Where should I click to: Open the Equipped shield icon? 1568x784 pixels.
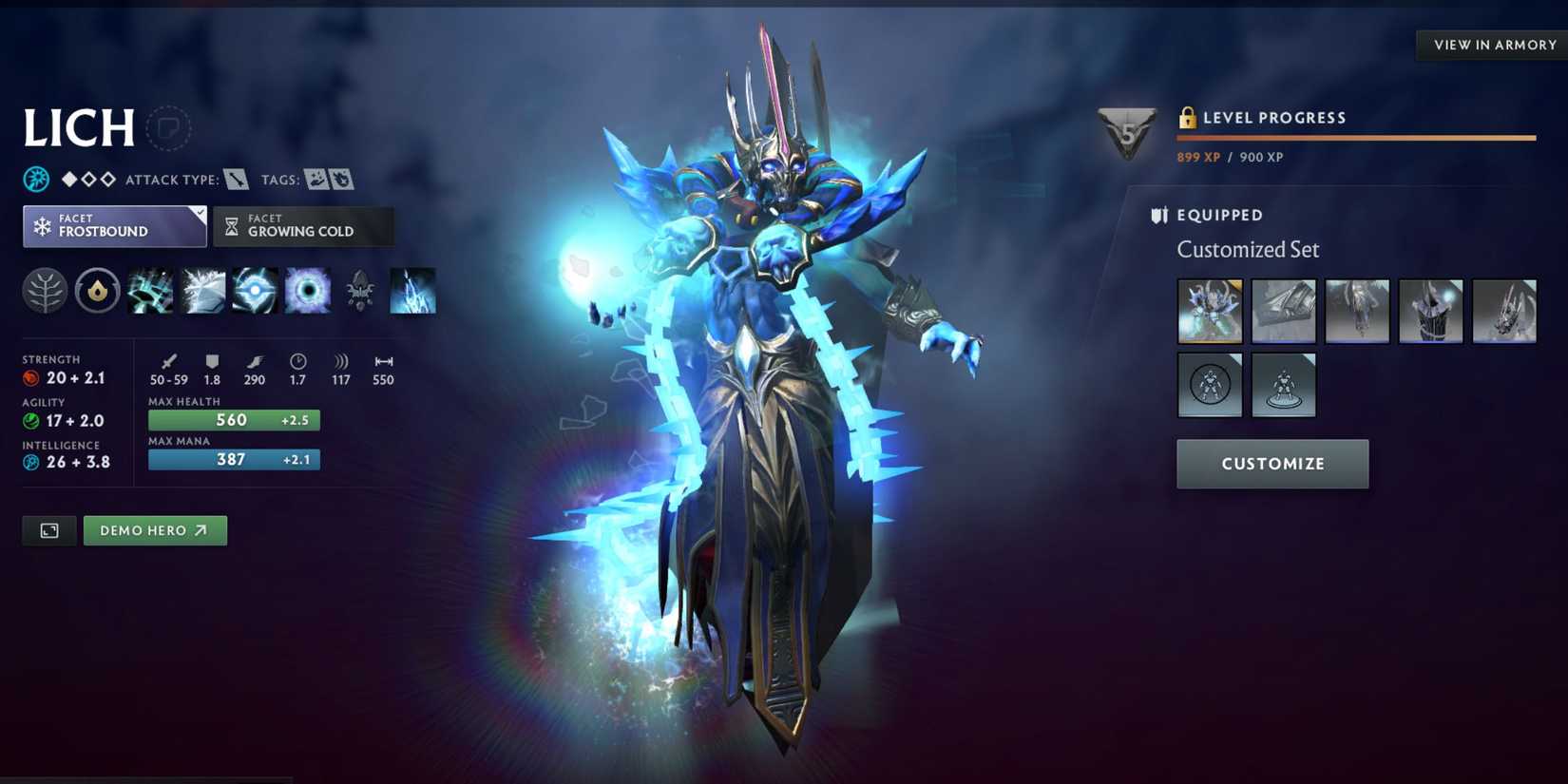[1159, 215]
